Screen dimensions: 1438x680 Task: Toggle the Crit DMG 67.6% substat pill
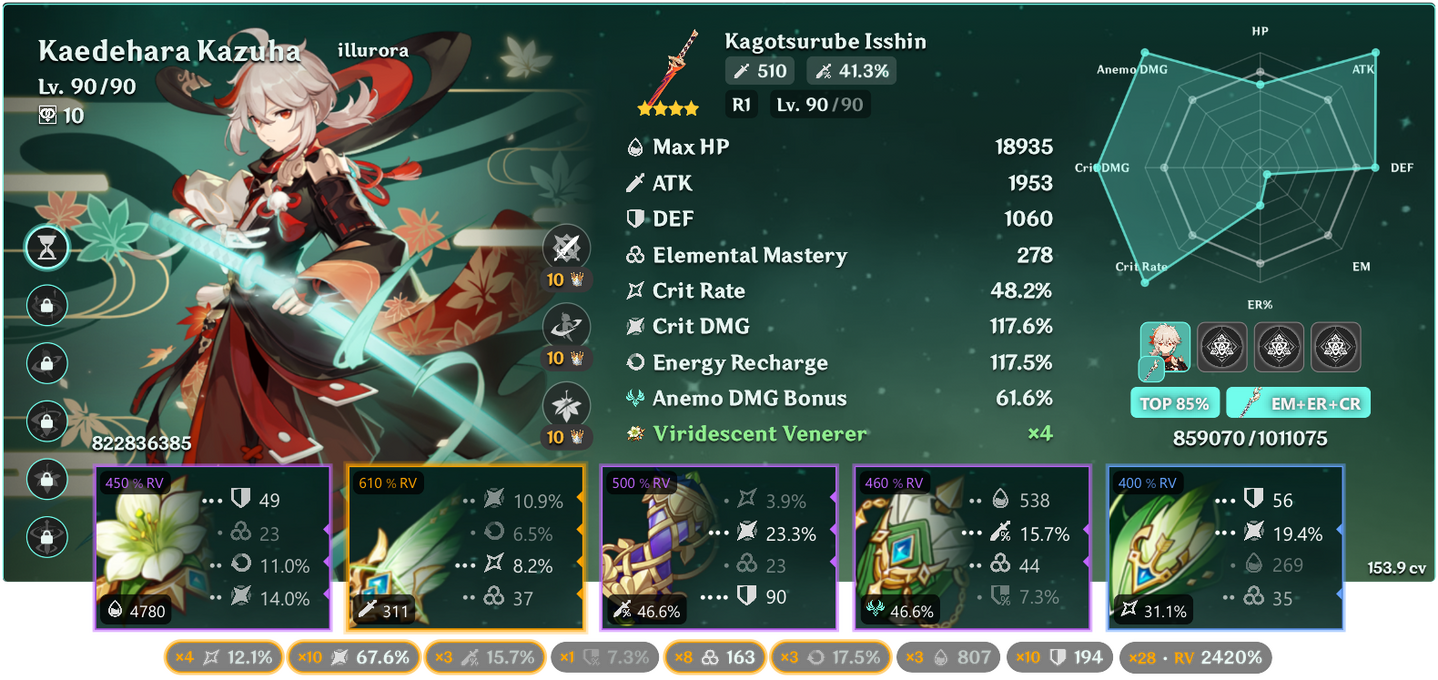point(355,657)
